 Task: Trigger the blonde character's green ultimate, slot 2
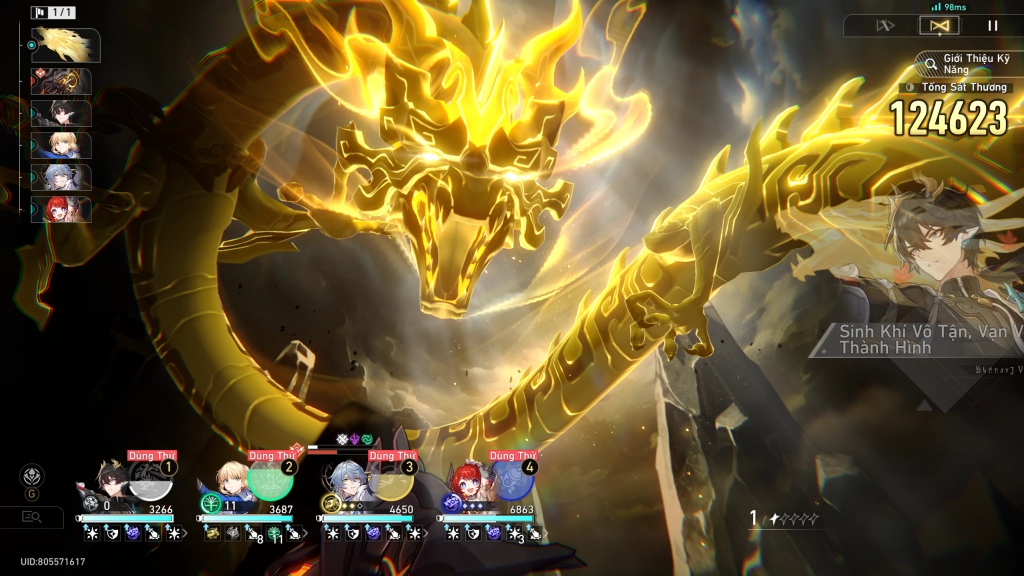270,480
